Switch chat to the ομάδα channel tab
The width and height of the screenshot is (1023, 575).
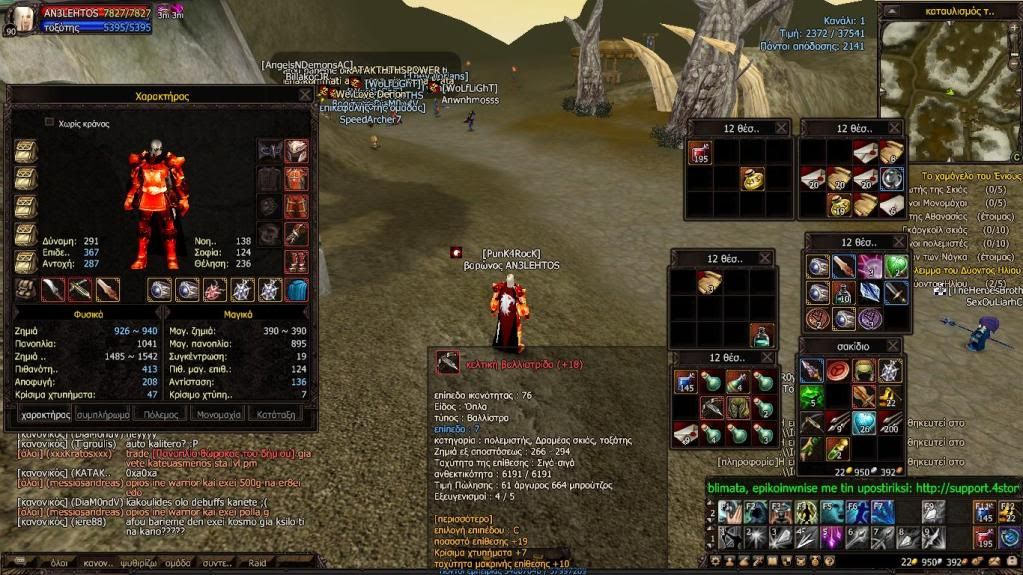(x=178, y=563)
